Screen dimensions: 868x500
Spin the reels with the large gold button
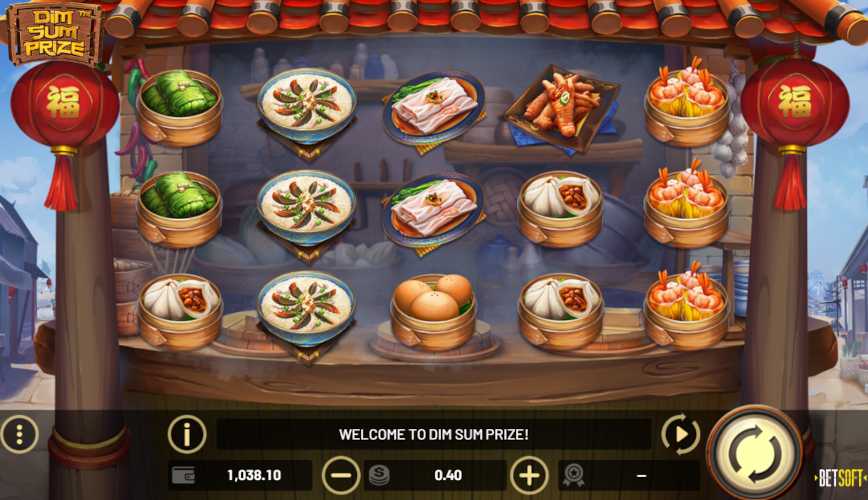[x=754, y=452]
